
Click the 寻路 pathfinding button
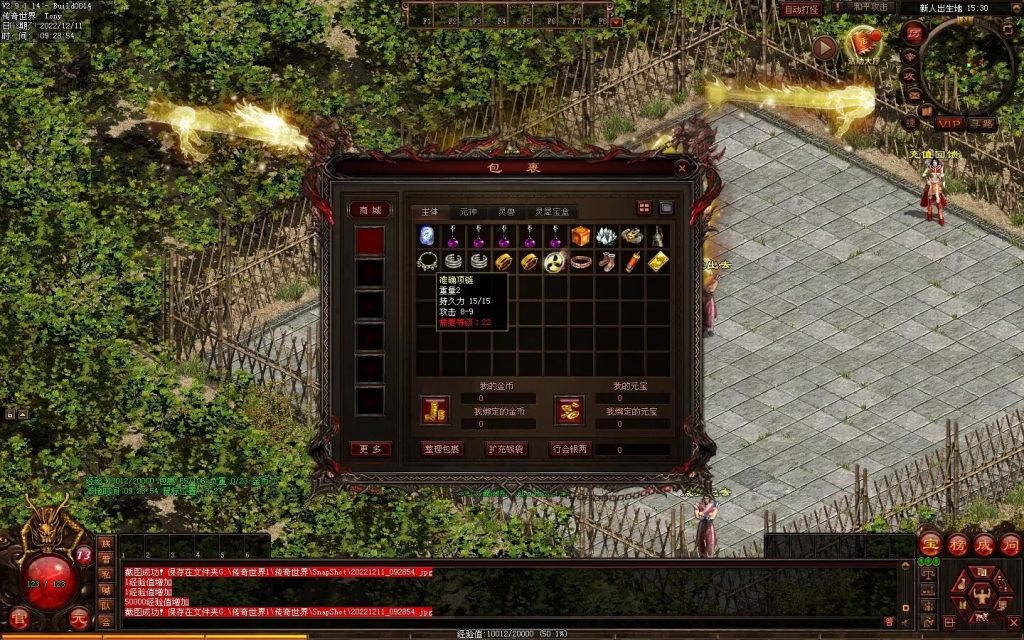tap(982, 123)
